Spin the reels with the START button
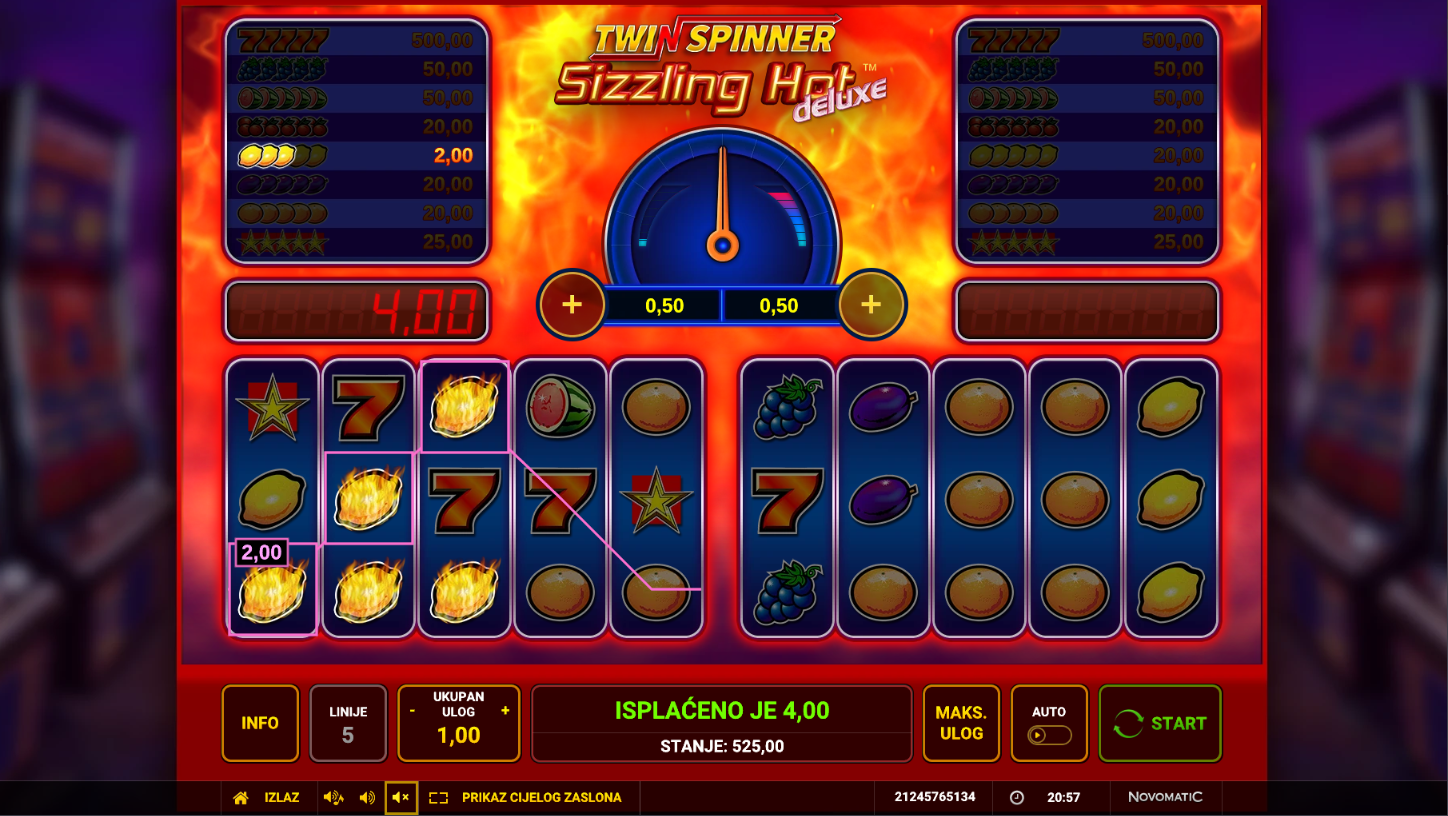Viewport: 1448px width, 816px height. point(1160,723)
